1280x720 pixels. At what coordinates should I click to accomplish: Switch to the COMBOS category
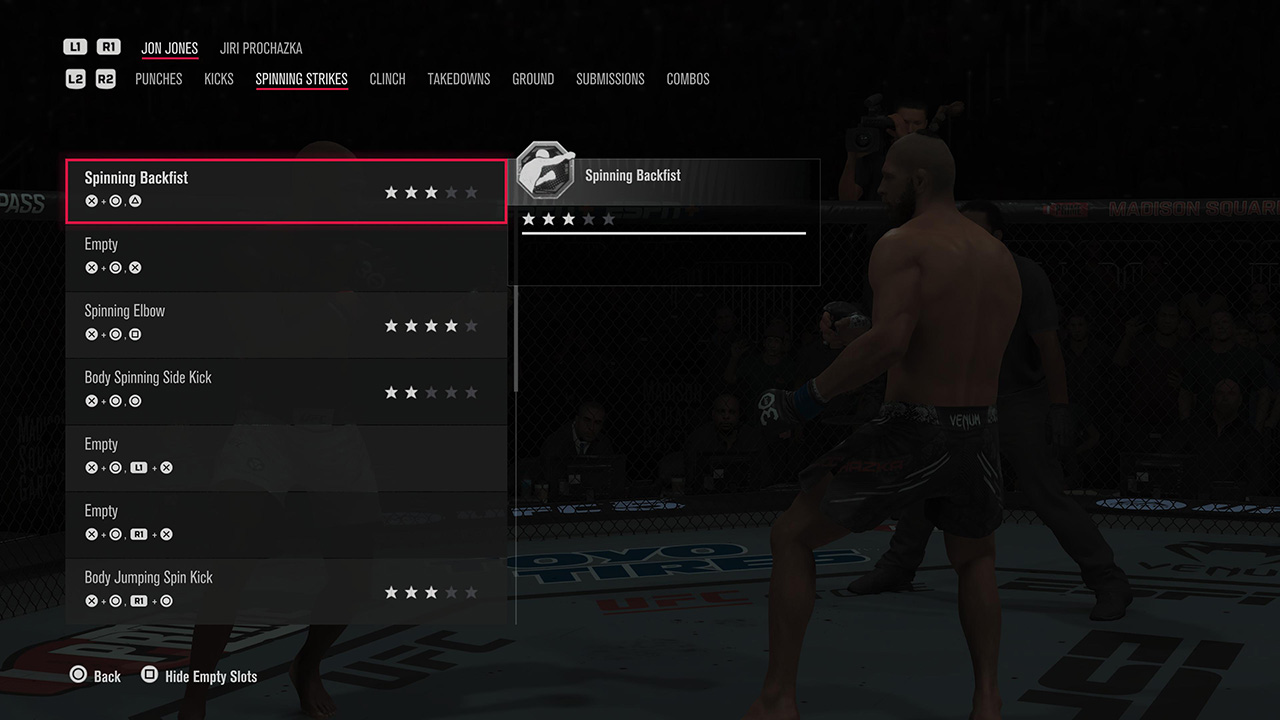[688, 78]
